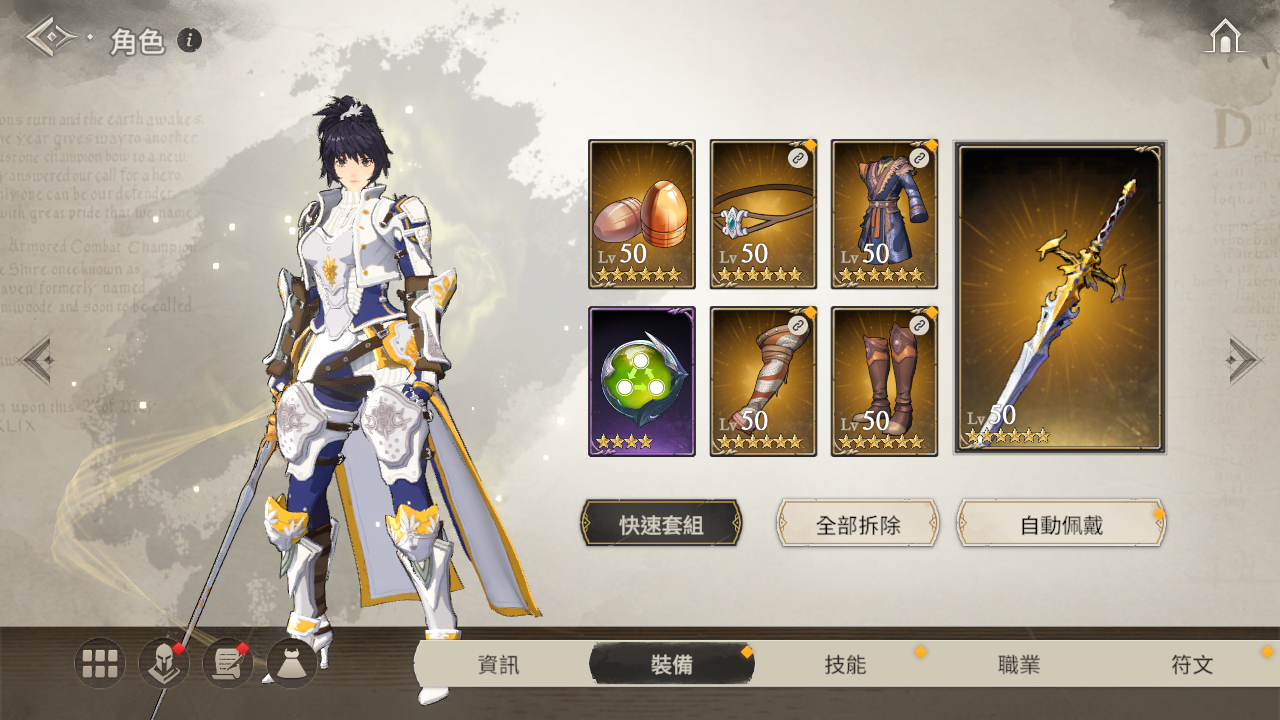Image resolution: width=1280 pixels, height=720 pixels.
Task: Select the green orb accessory slot
Action: [642, 381]
